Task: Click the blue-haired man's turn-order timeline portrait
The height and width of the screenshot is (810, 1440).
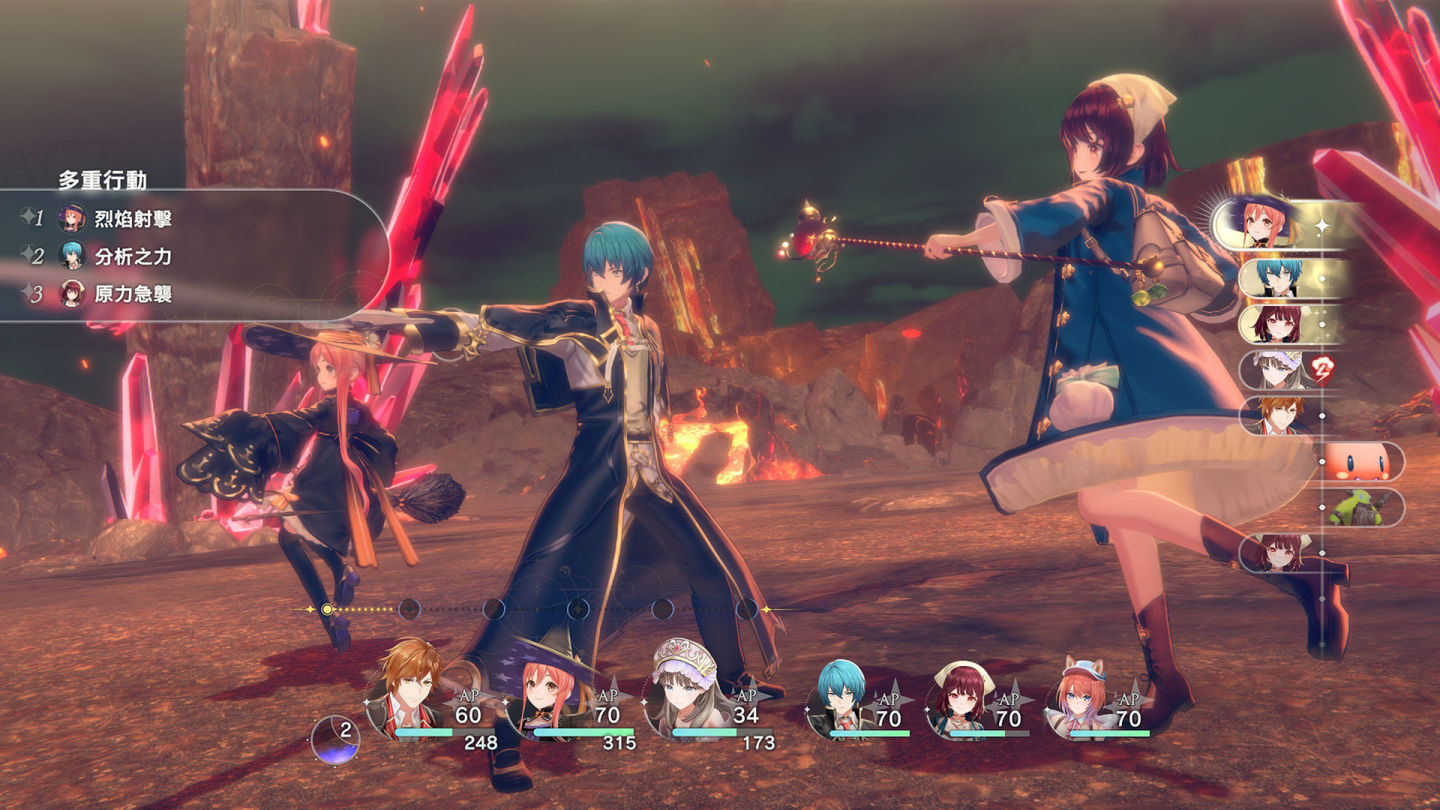Action: pos(1280,279)
